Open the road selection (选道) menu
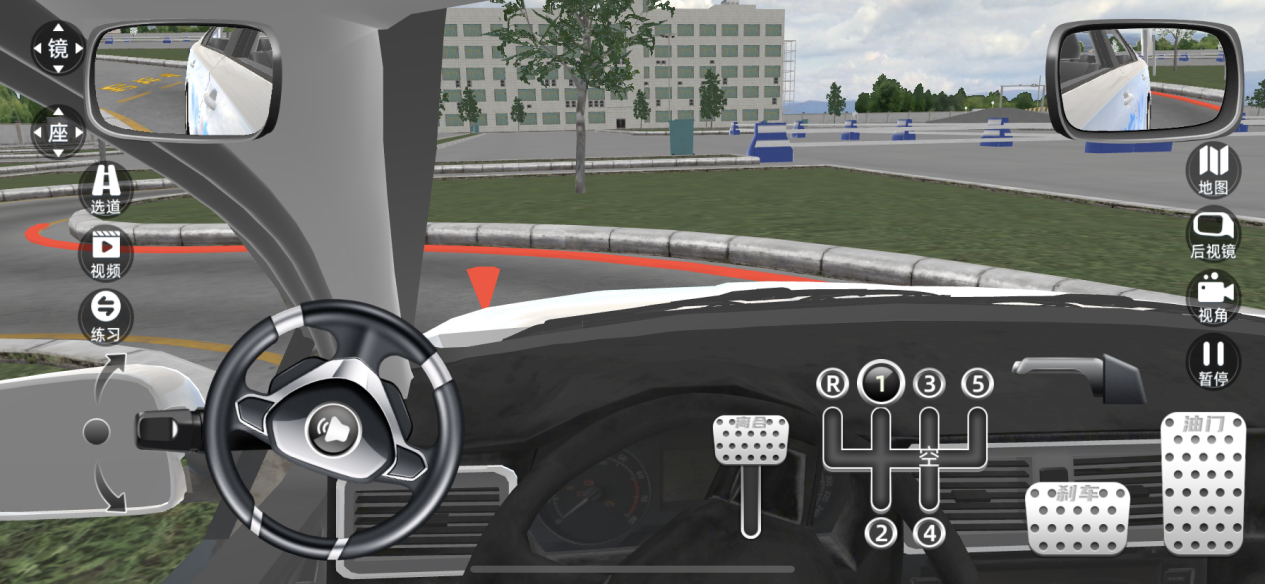Screen dimensions: 1265x584 [106, 190]
